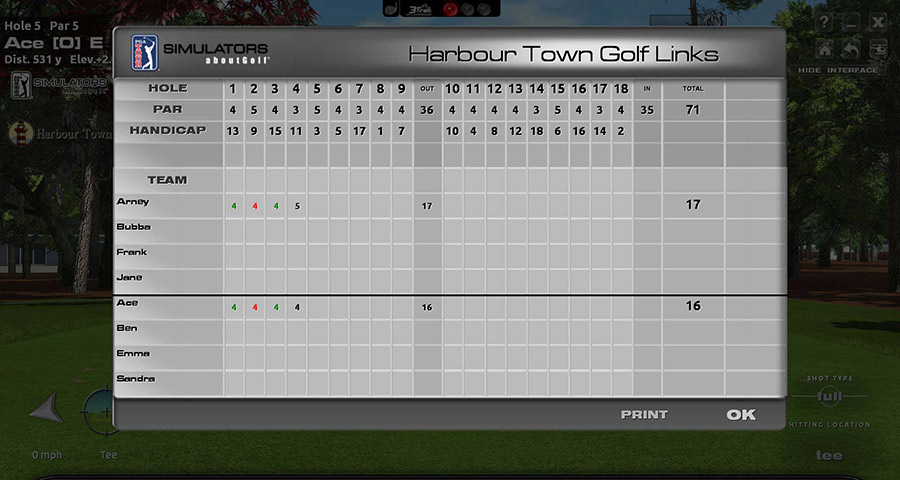Select player Arney's scorecard row
The height and width of the screenshot is (480, 900).
(x=133, y=202)
